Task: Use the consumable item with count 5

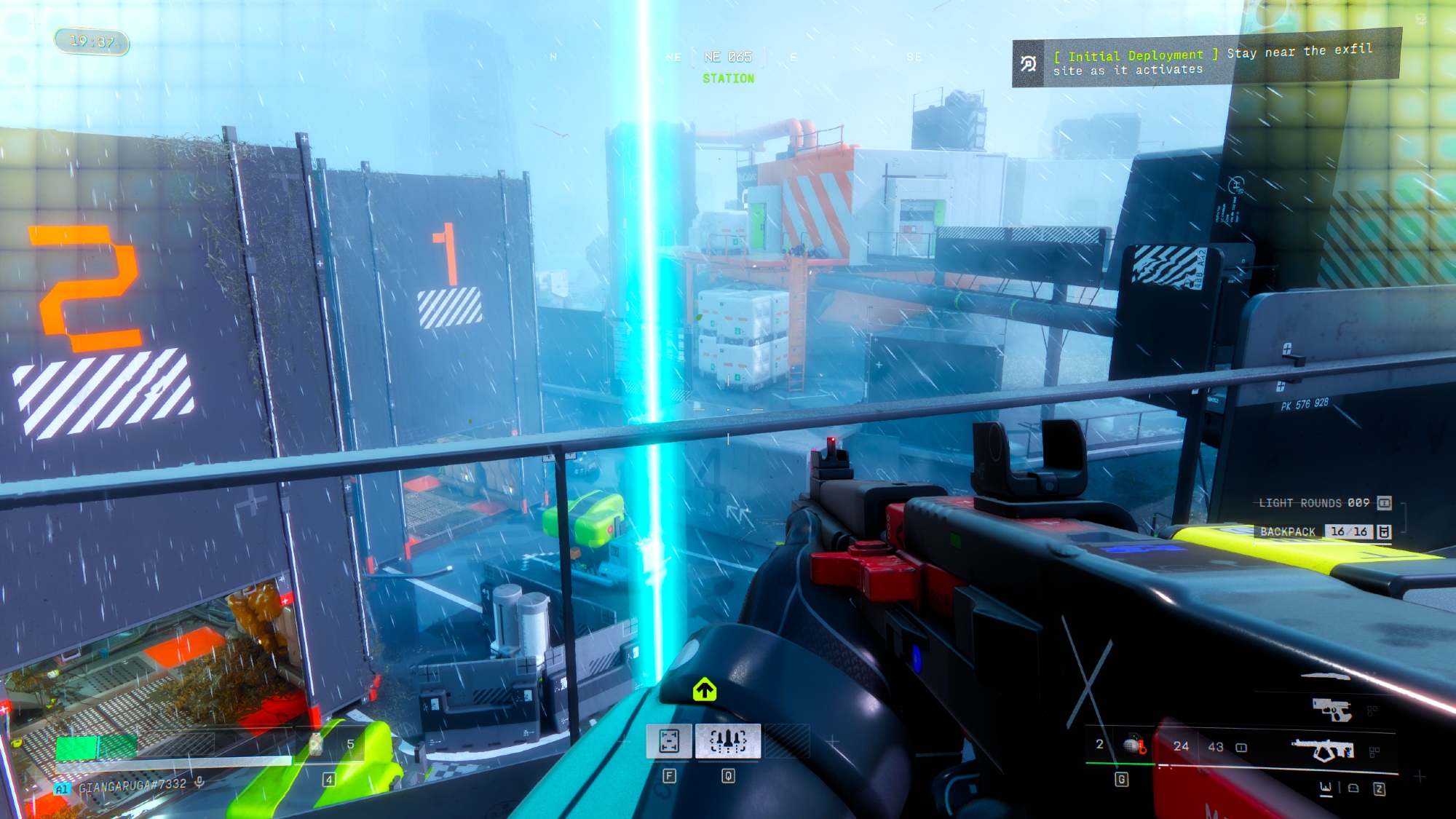Action: pos(317,744)
